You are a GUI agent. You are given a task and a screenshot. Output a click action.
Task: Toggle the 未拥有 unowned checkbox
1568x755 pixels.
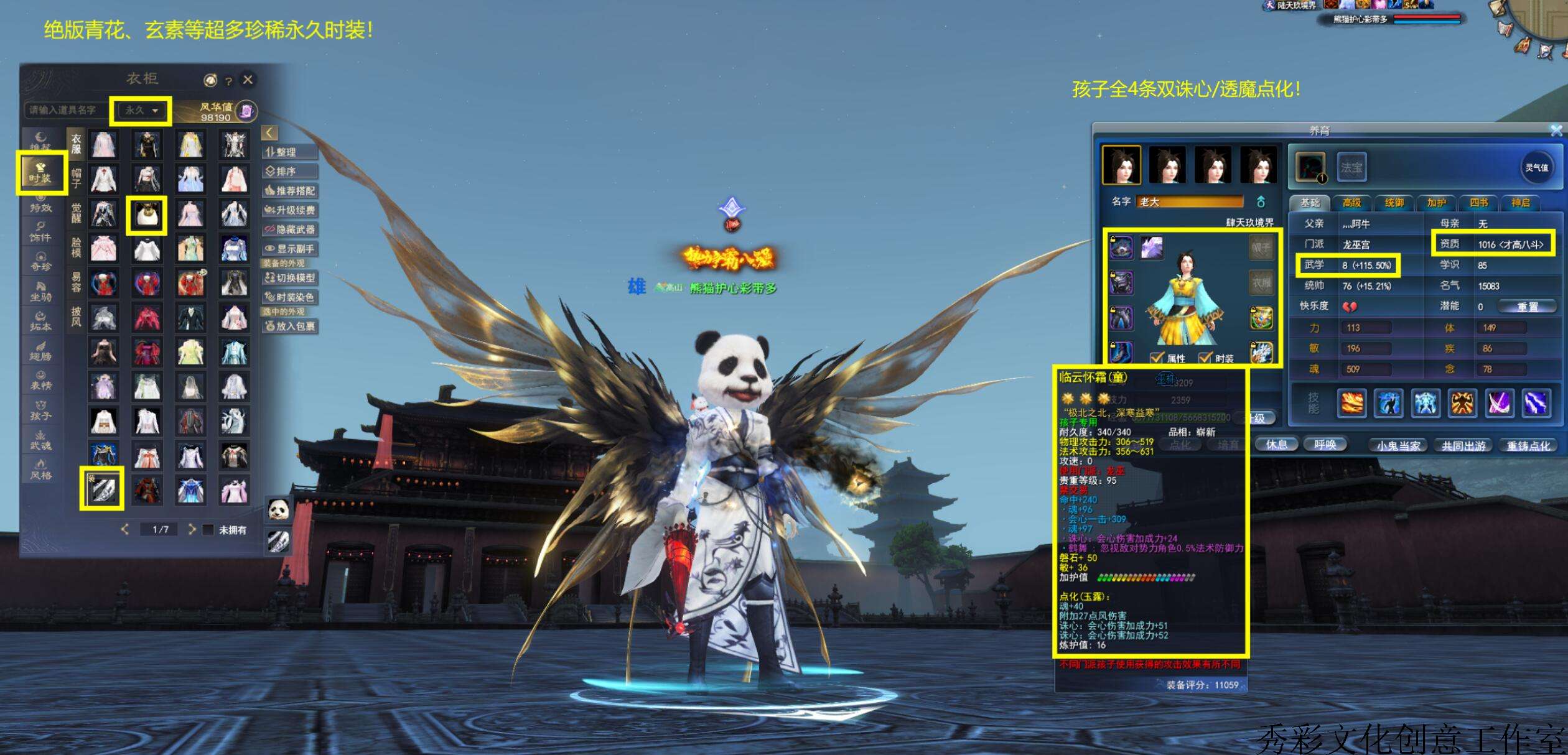click(x=208, y=530)
